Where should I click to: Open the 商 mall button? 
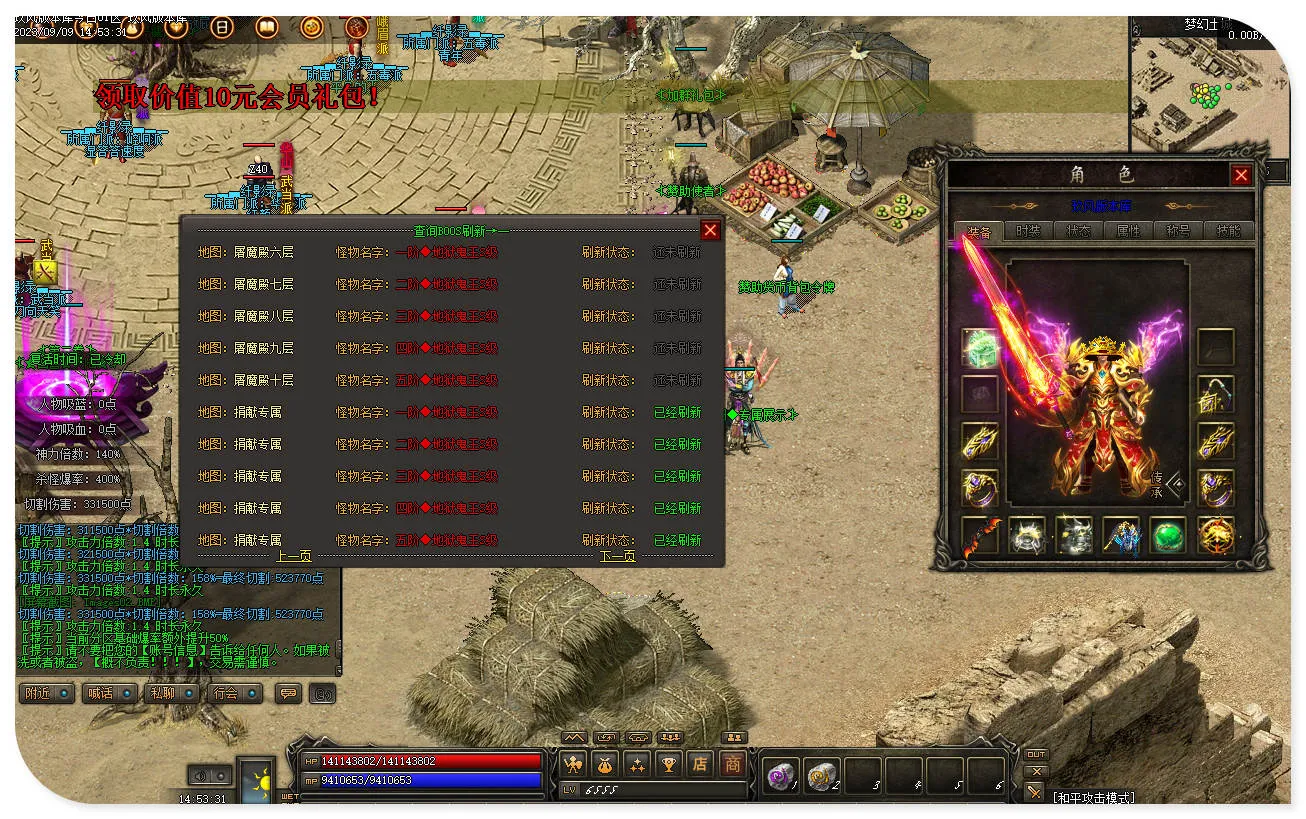(733, 764)
